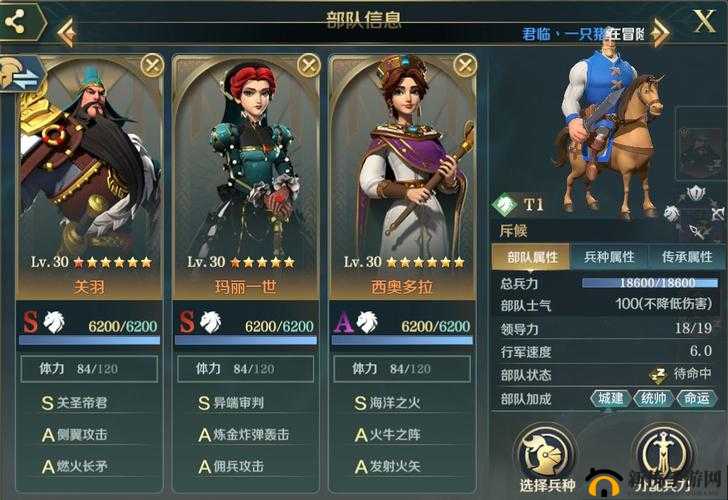
Task: Remove 玛丽一世 from the troop
Action: pyautogui.click(x=308, y=66)
